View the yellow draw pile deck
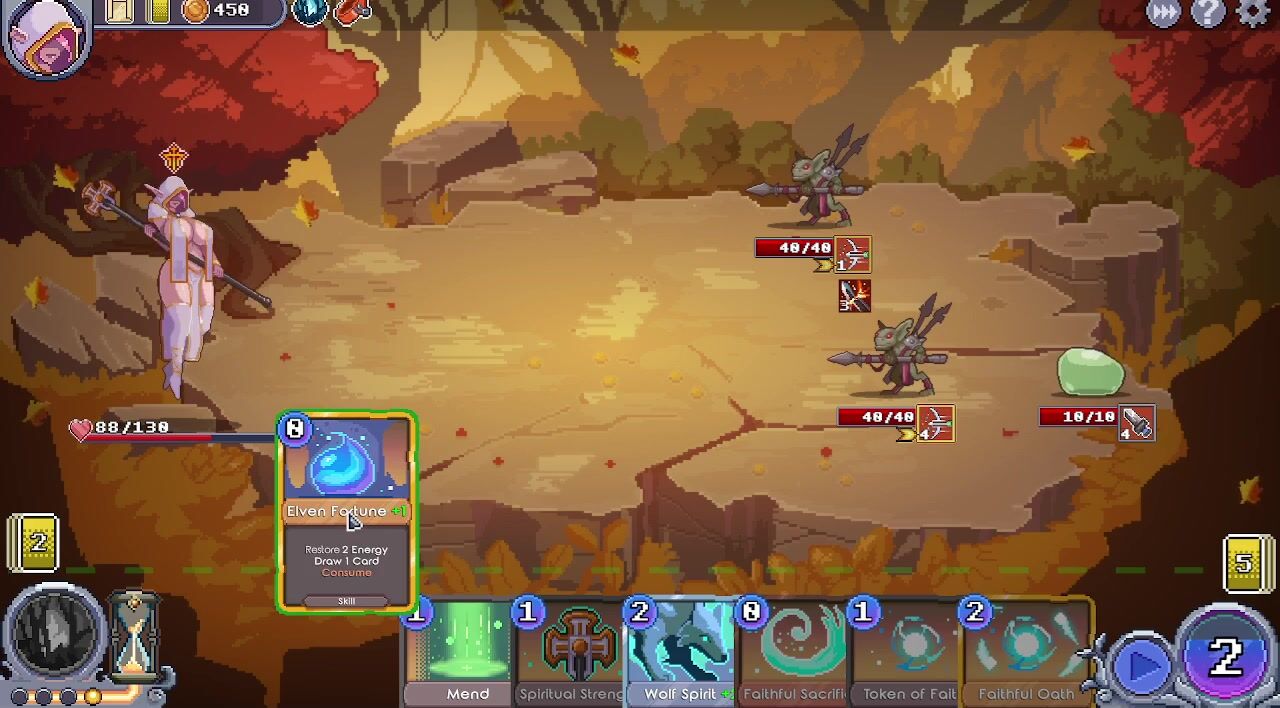Image resolution: width=1280 pixels, height=708 pixels. (34, 543)
